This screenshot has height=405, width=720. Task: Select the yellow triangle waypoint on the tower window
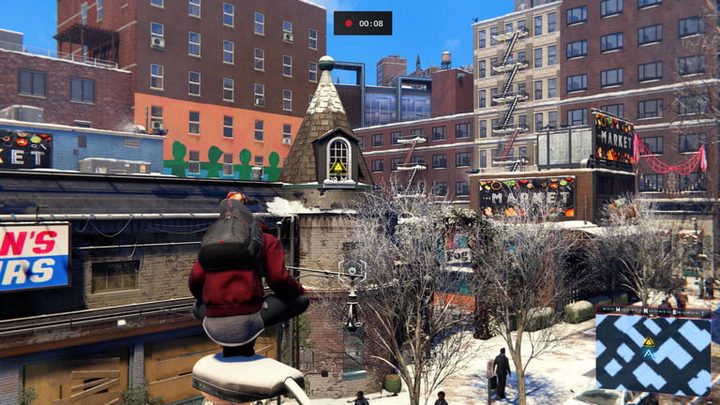click(x=338, y=167)
